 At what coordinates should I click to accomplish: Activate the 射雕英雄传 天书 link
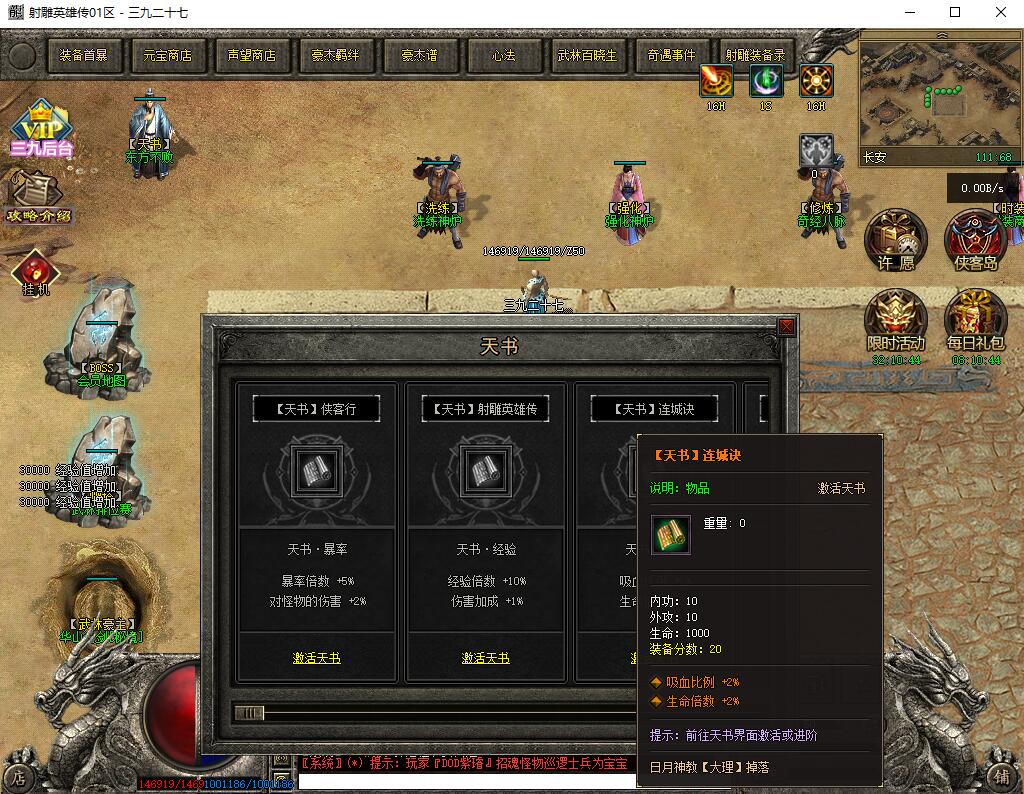485,658
